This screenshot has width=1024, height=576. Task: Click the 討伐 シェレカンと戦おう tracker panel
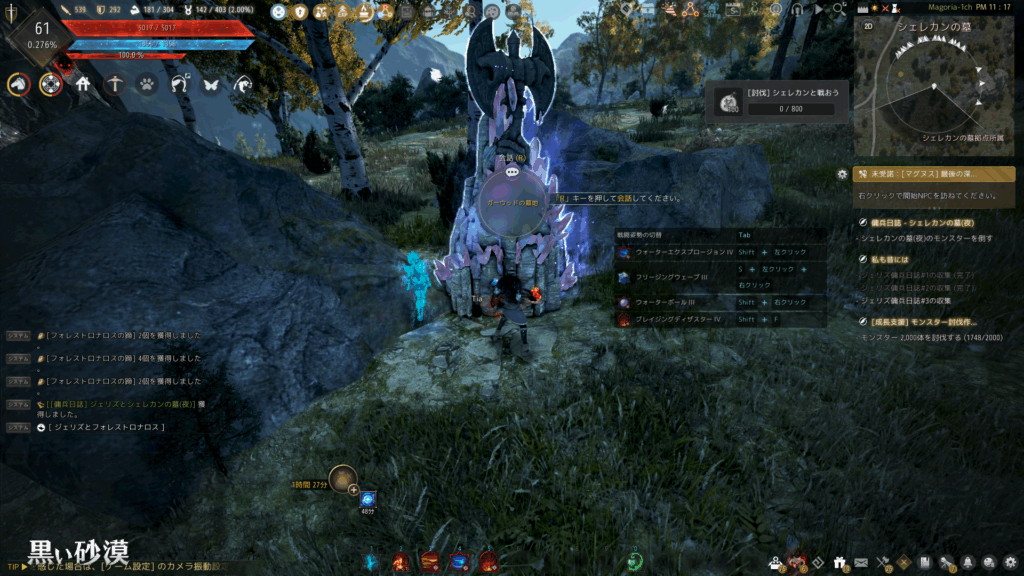pos(777,101)
